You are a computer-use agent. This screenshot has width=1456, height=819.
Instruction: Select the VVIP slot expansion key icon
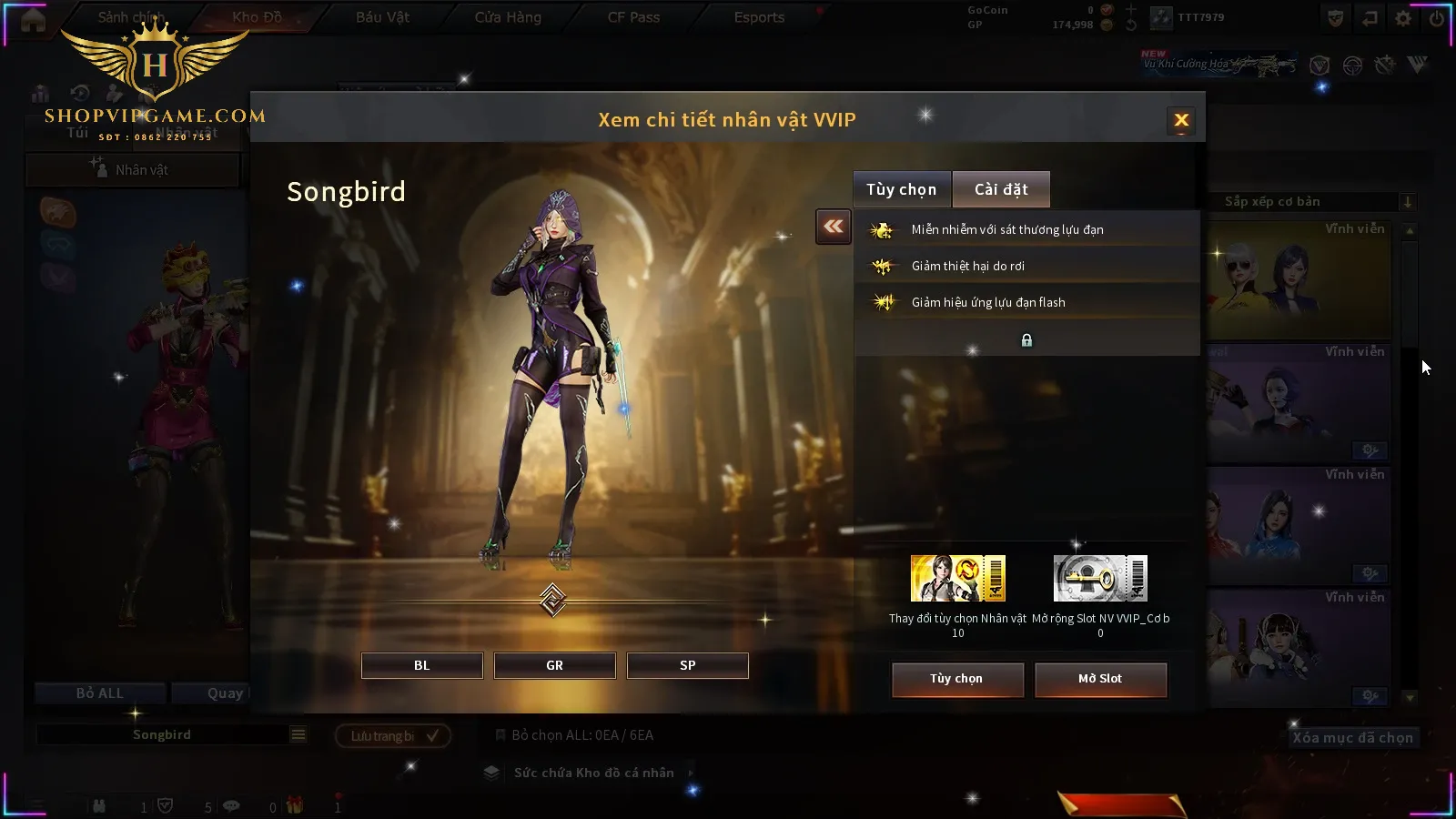1099,579
